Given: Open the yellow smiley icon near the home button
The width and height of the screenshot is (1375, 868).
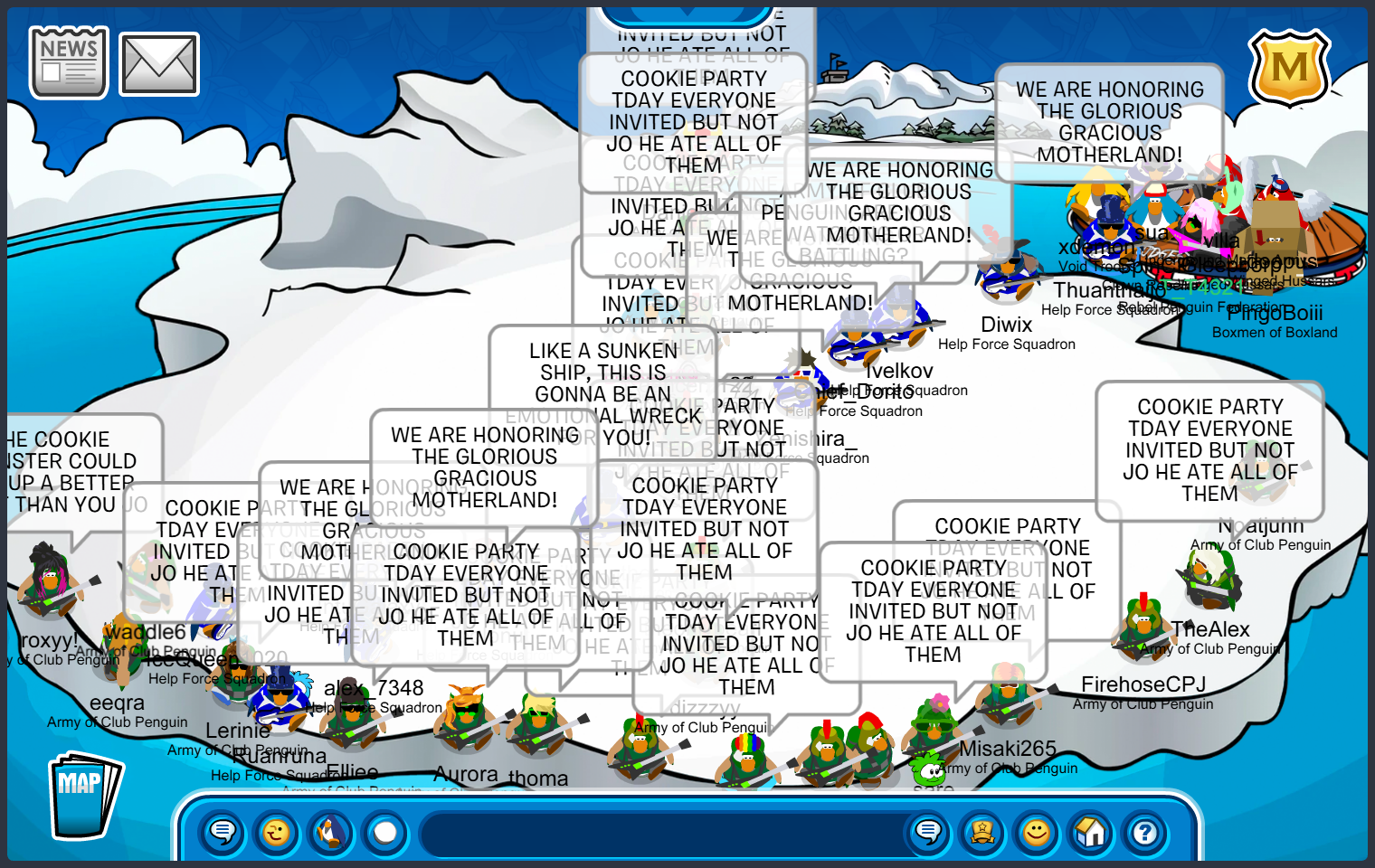Looking at the screenshot, I should pos(1036,834).
